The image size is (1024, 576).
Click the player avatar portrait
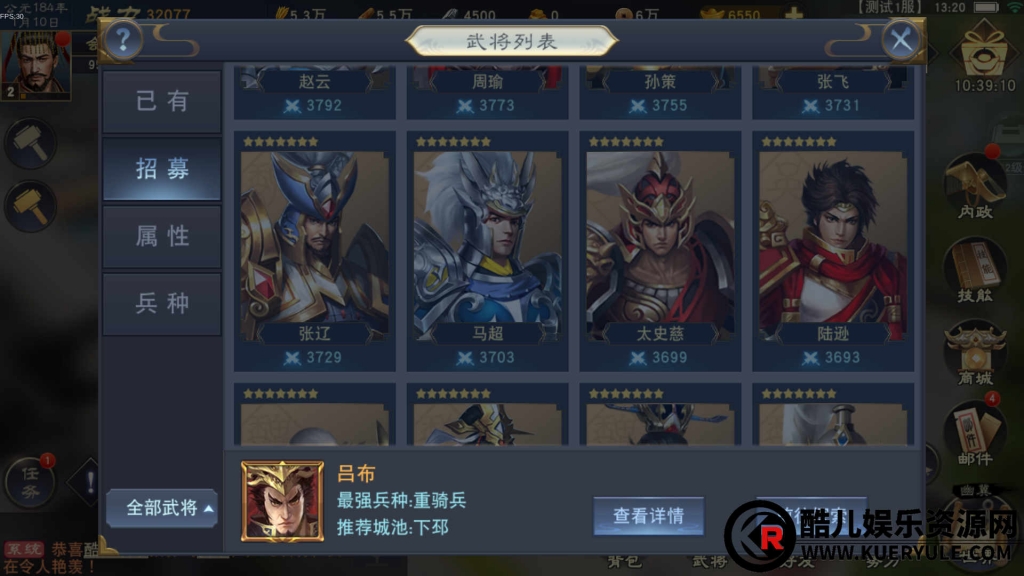point(36,63)
